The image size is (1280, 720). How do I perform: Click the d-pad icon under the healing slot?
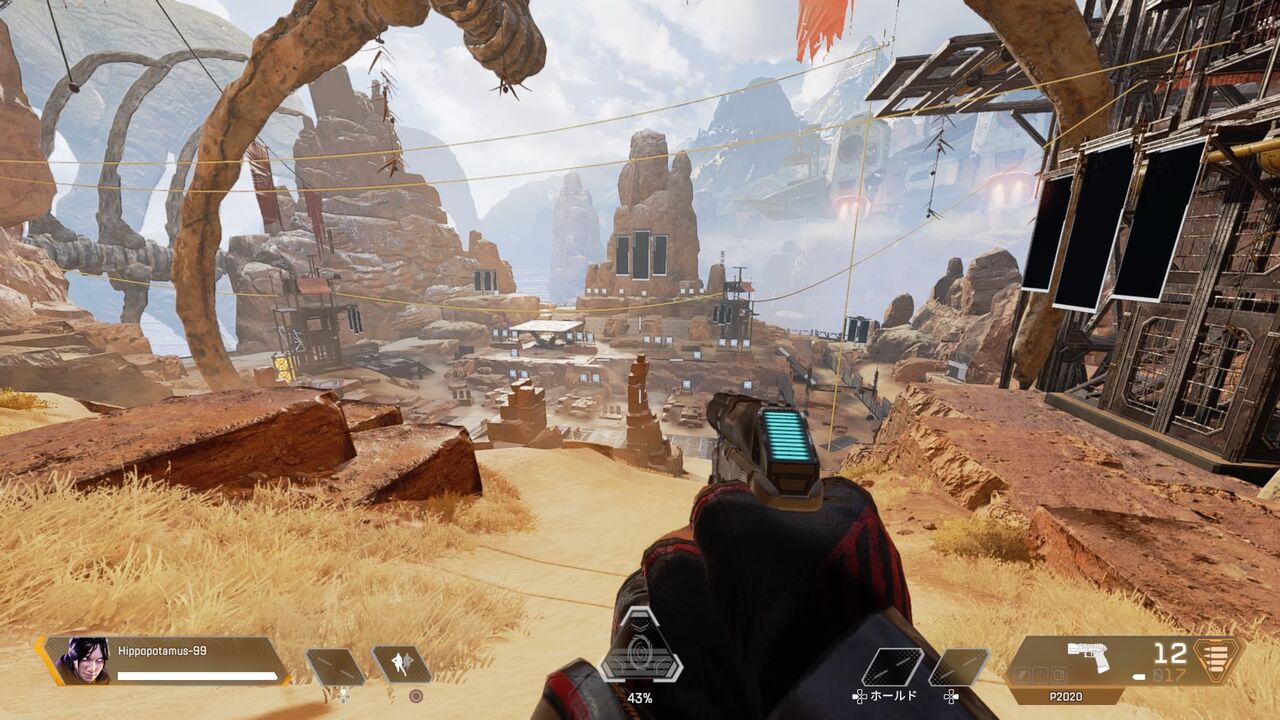click(x=344, y=697)
